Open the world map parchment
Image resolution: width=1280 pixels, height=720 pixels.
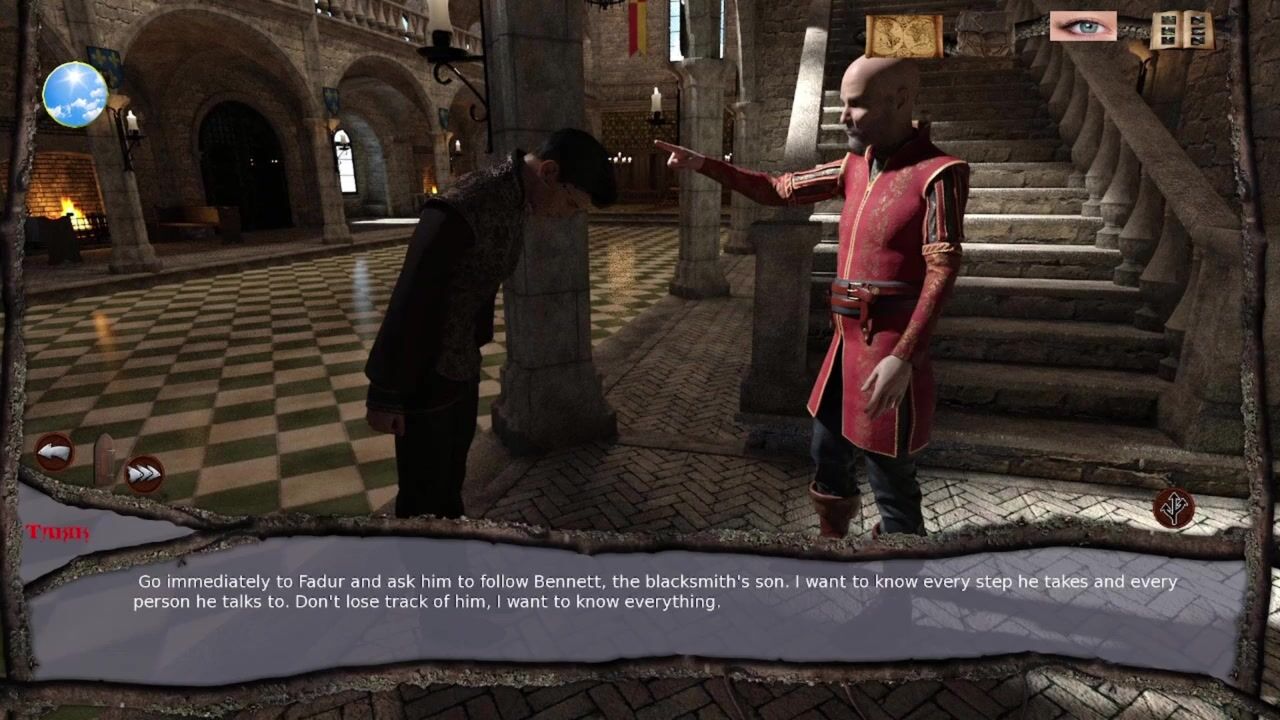(904, 35)
